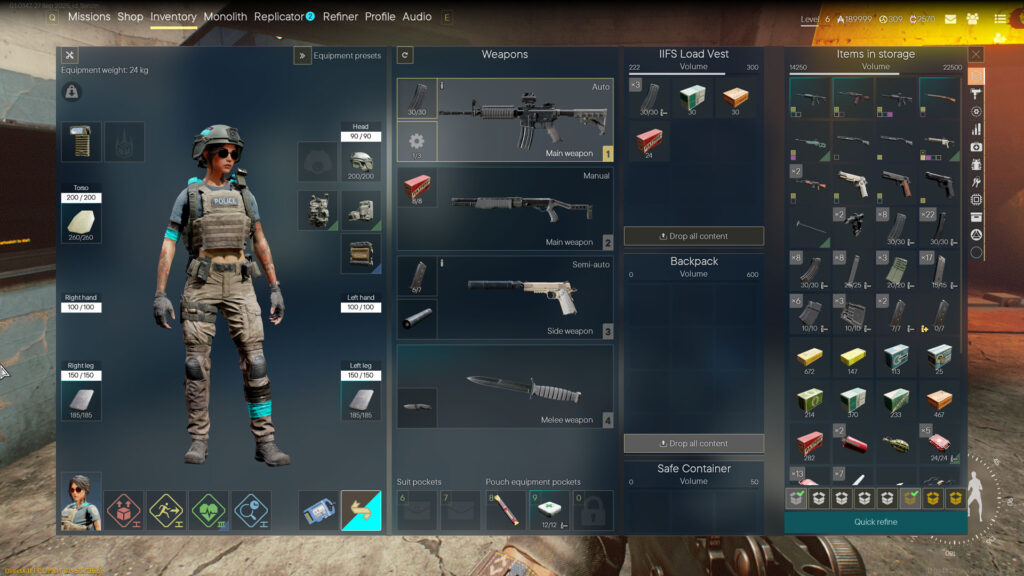
Task: Choose the semi-auto pistol side weapon
Action: 525,296
